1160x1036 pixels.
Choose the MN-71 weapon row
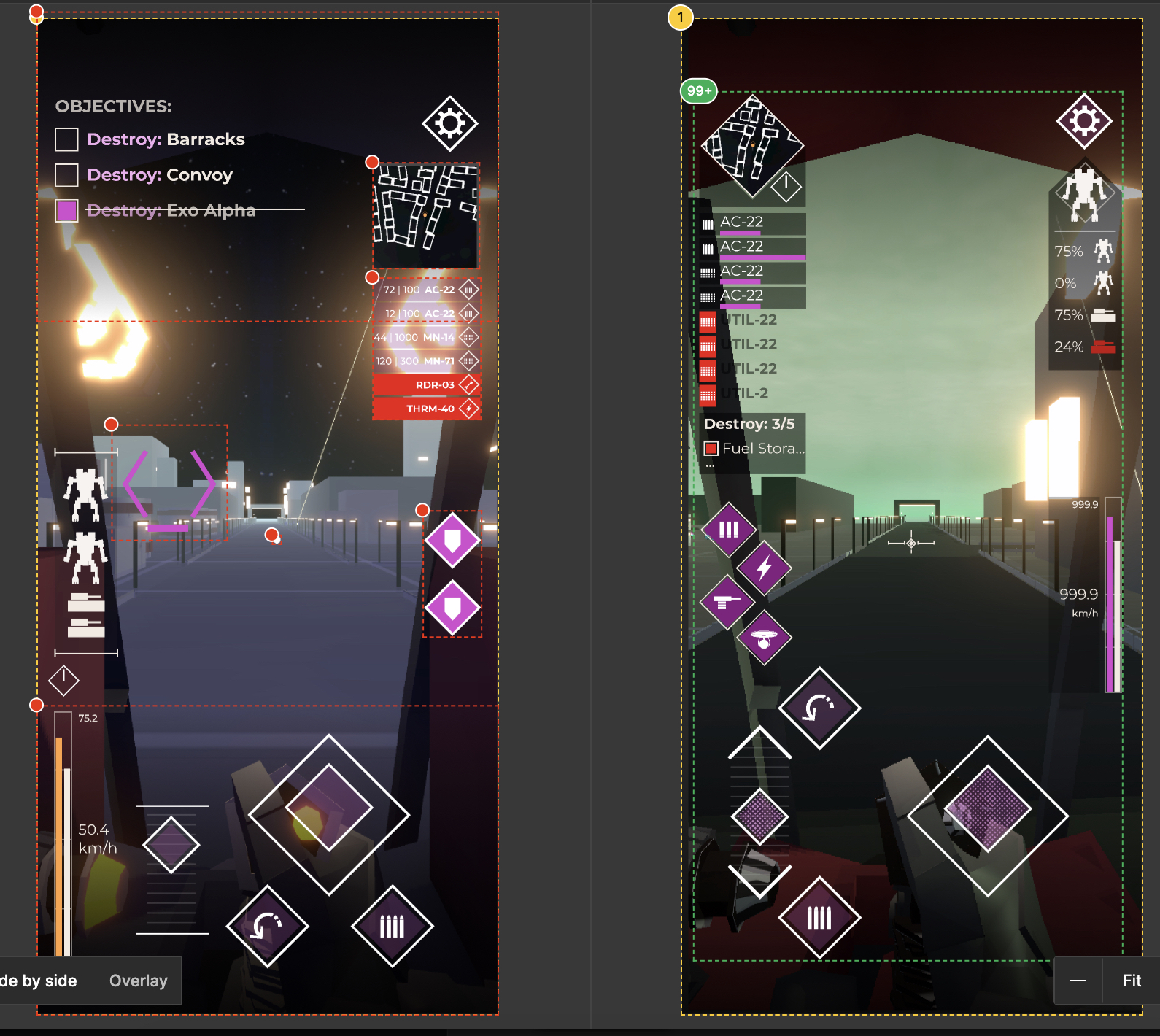click(x=427, y=361)
